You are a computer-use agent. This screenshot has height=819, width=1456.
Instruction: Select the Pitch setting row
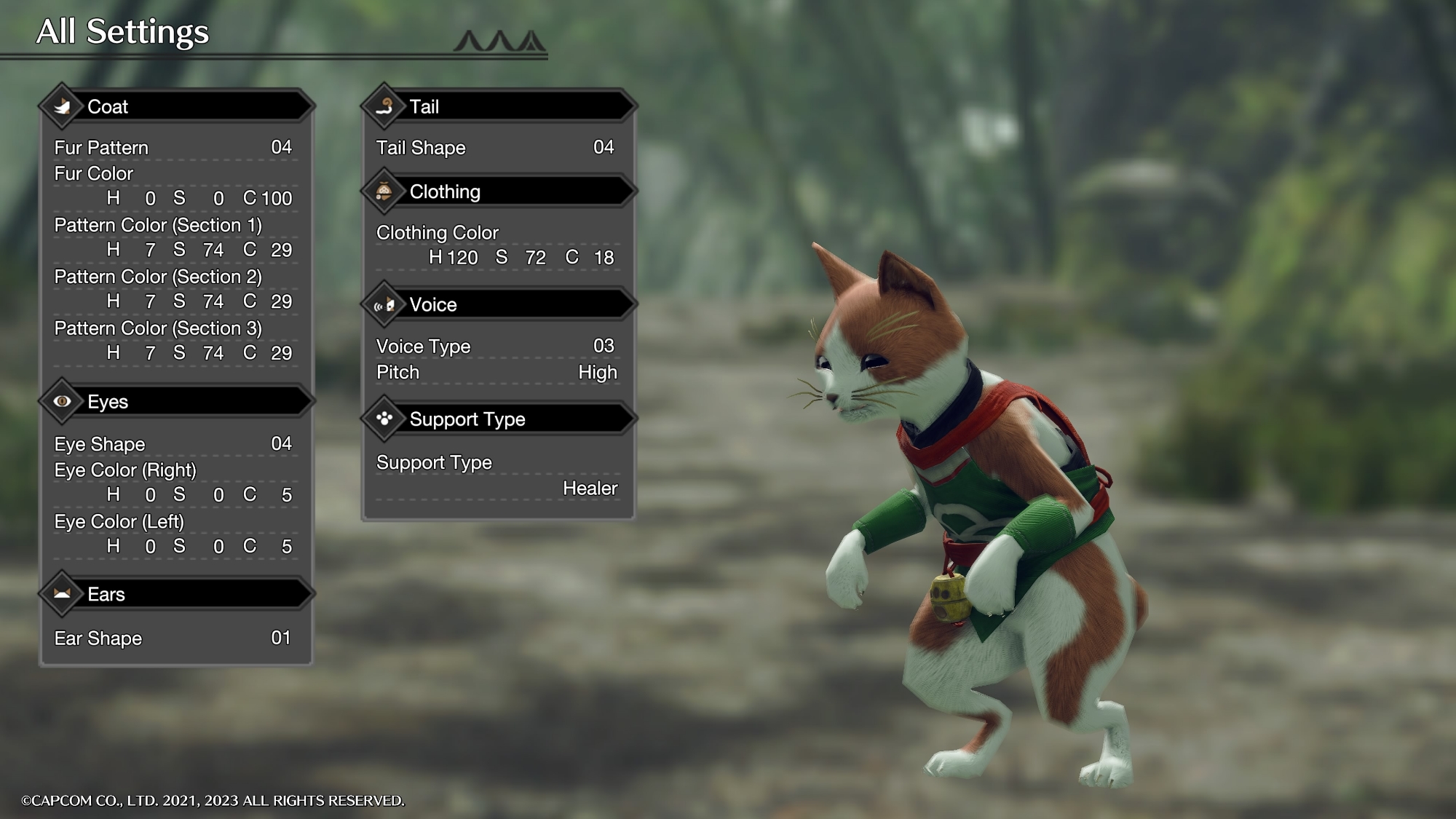[x=496, y=373]
